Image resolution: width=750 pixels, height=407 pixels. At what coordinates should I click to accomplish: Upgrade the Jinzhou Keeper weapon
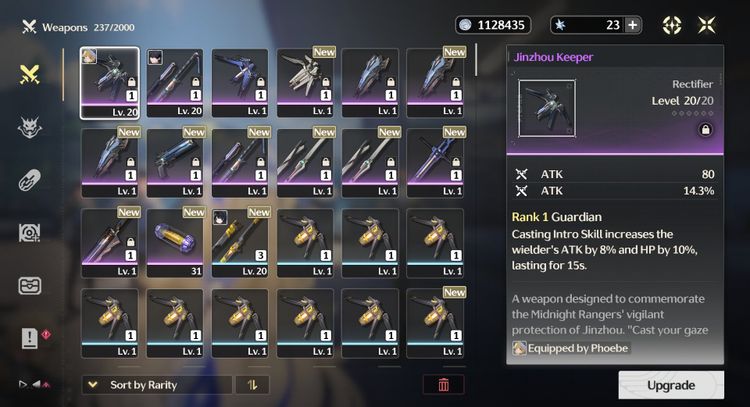click(x=670, y=385)
